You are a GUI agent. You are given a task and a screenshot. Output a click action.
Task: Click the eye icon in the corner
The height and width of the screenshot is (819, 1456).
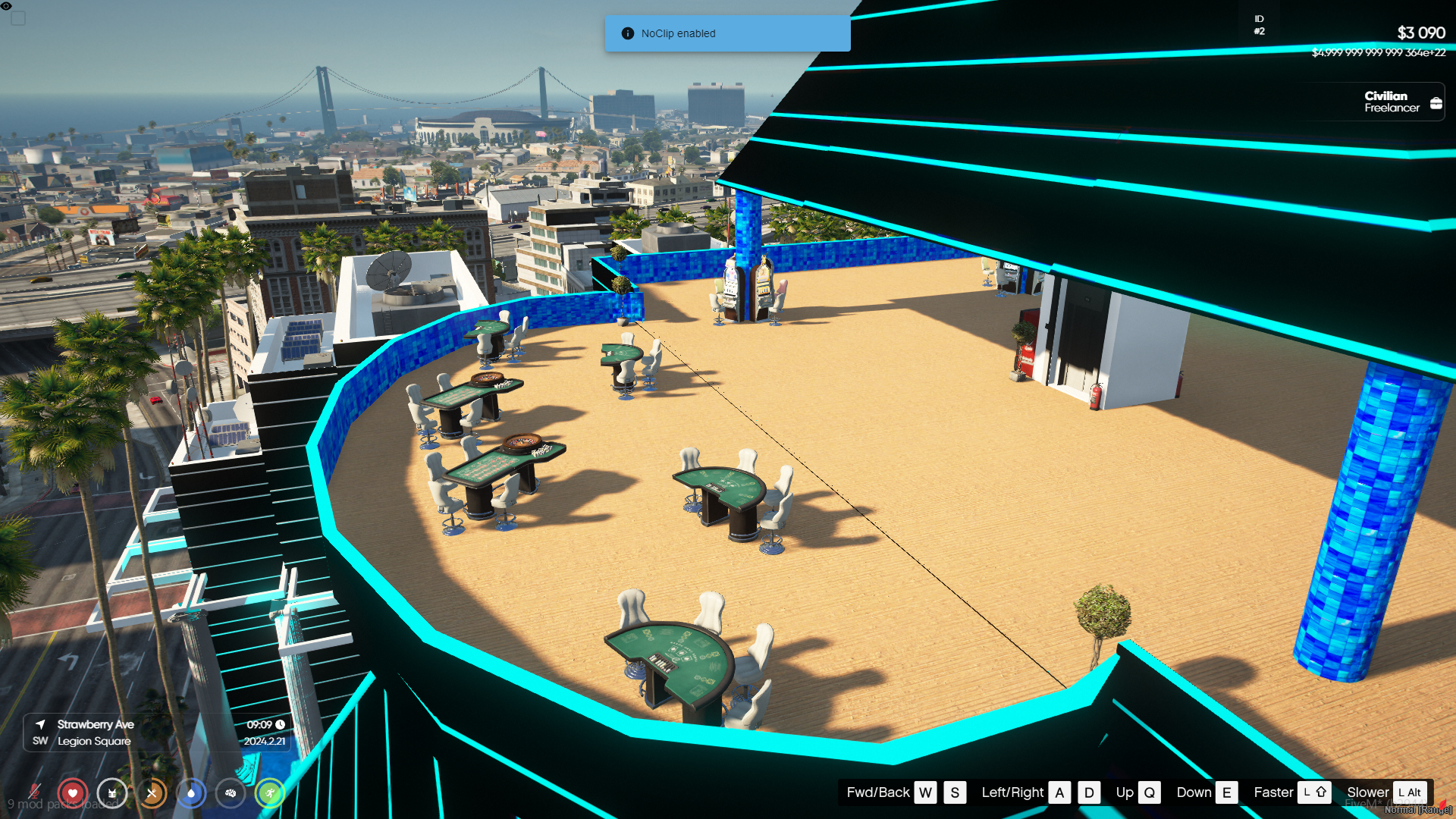point(6,6)
